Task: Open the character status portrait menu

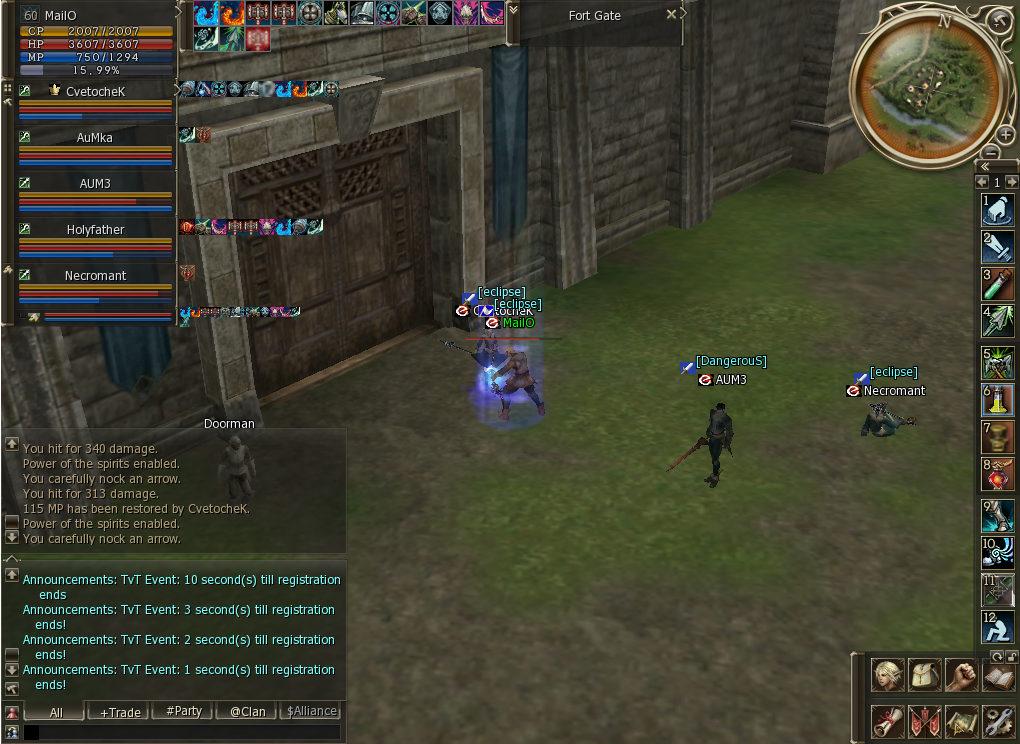Action: click(887, 676)
